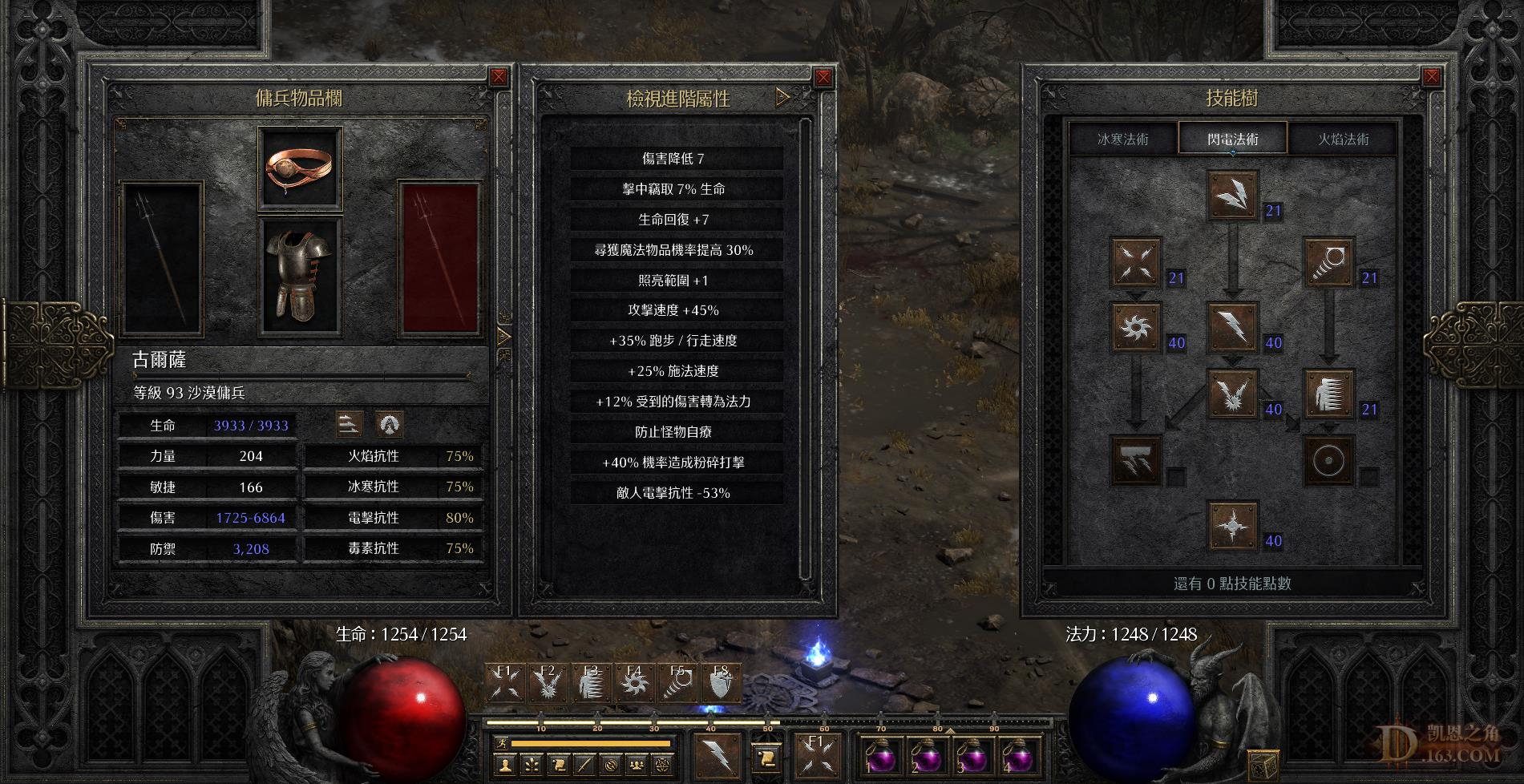Select the Lightning Spells tab (閃電法術)
This screenshot has height=784, width=1524.
1232,139
